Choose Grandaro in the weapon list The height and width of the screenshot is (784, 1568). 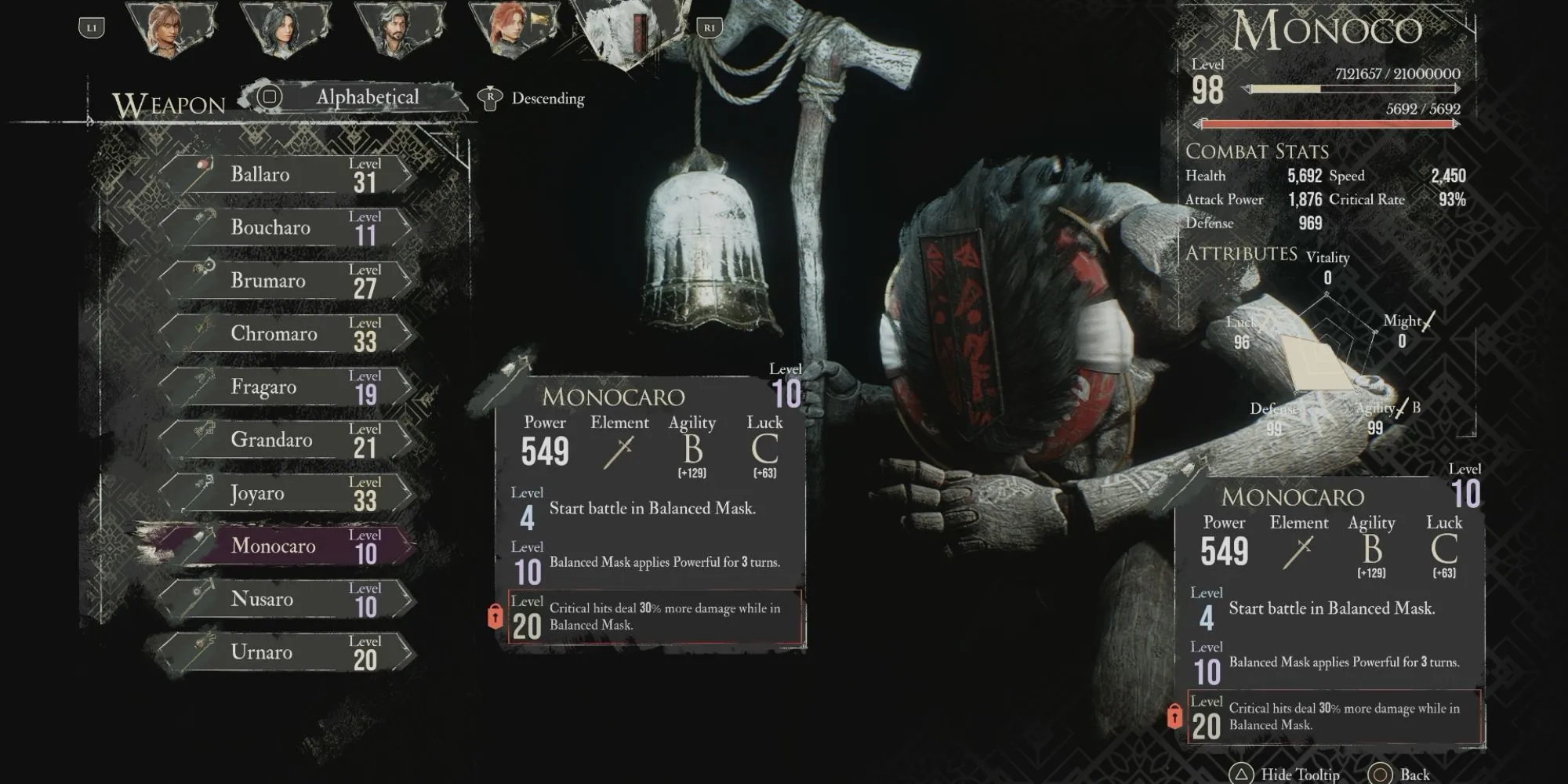[286, 440]
